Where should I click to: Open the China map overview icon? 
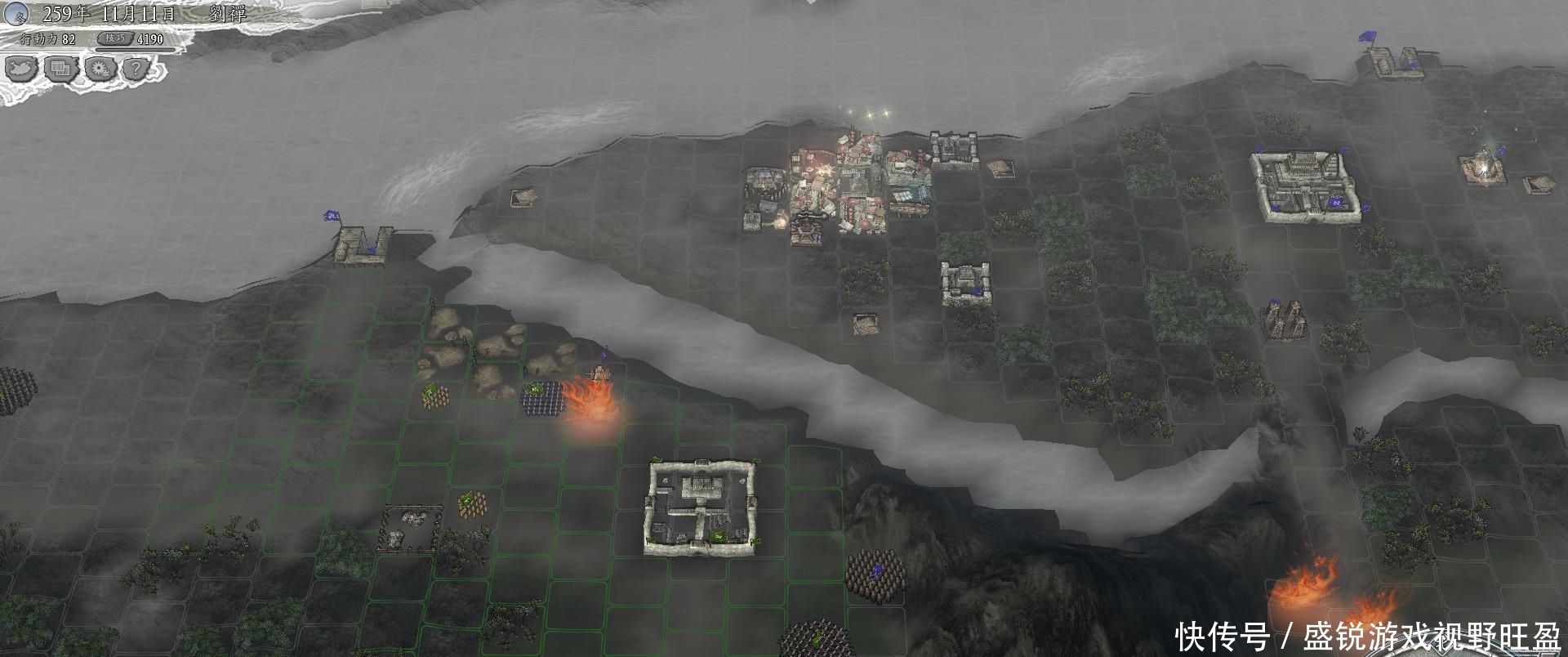pos(21,69)
